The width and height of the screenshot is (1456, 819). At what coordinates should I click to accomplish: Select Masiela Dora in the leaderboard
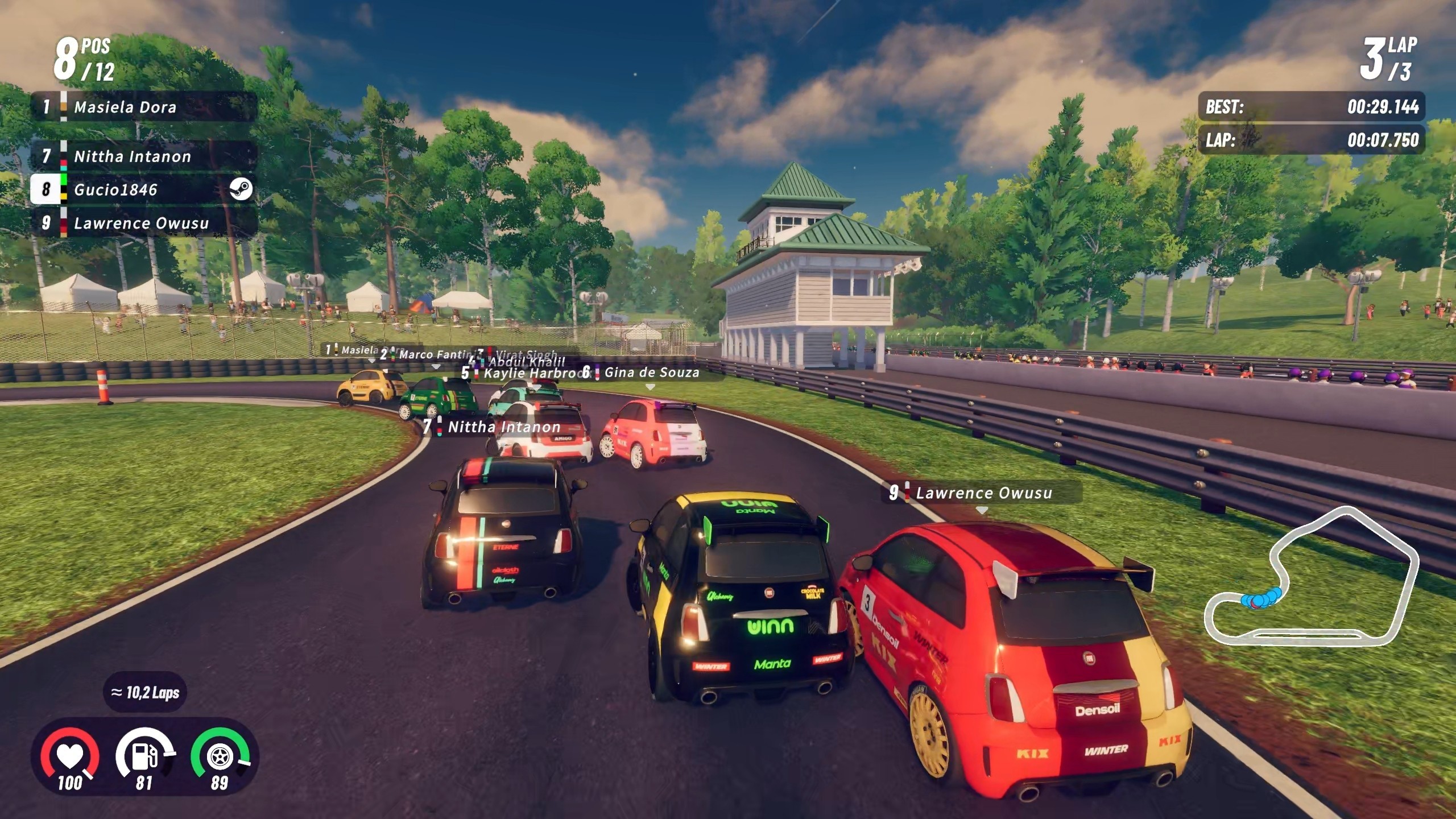[x=142, y=107]
